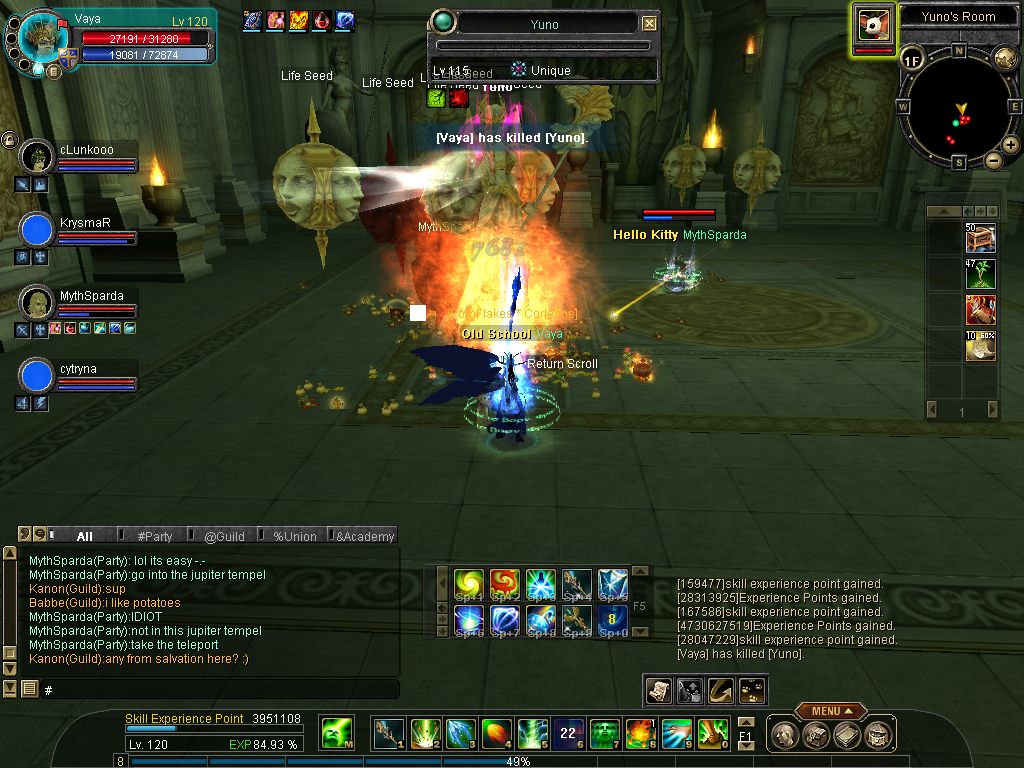Open the &Academy chat tab
The height and width of the screenshot is (768, 1024).
364,536
